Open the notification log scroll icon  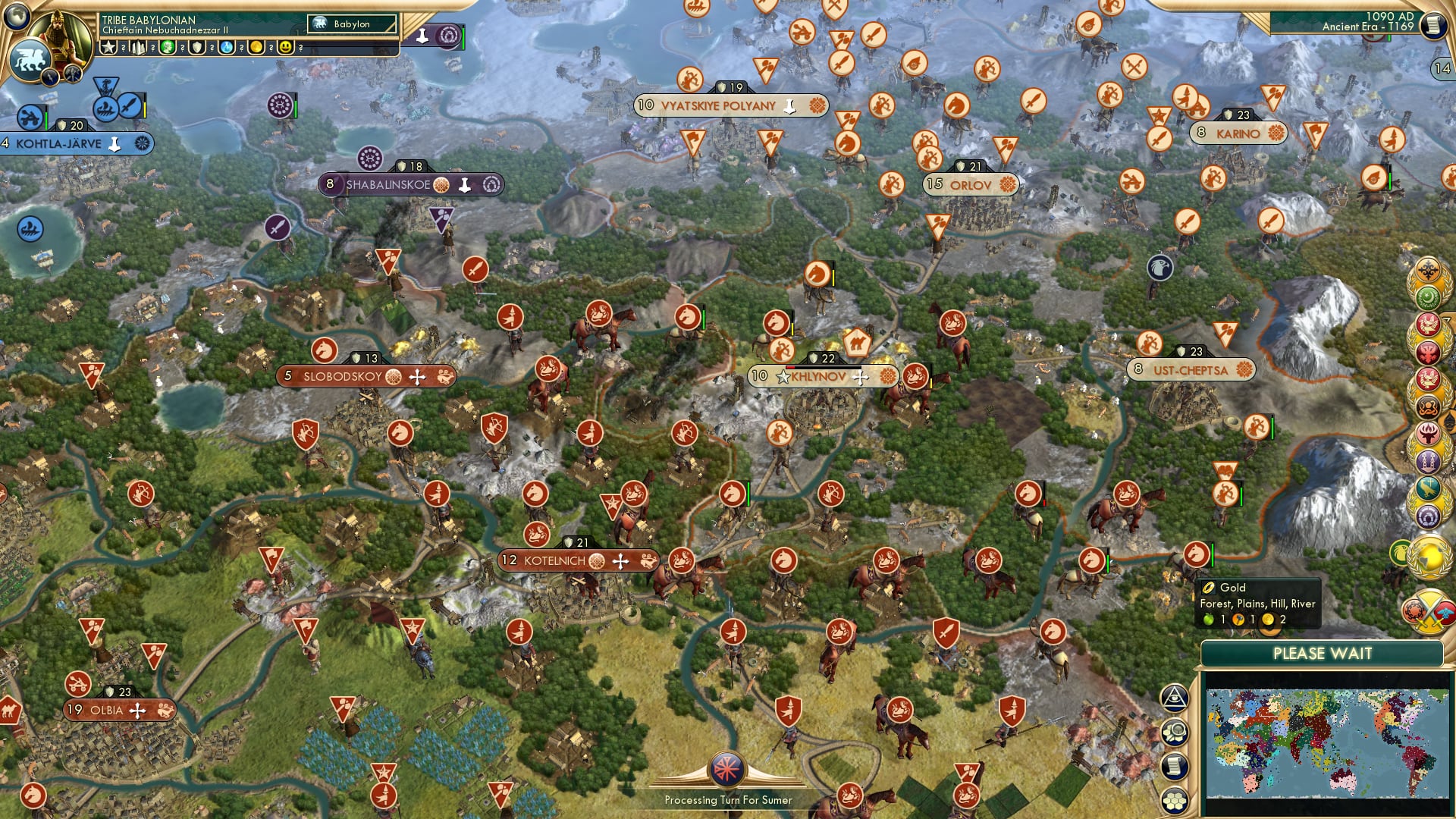point(1175,765)
